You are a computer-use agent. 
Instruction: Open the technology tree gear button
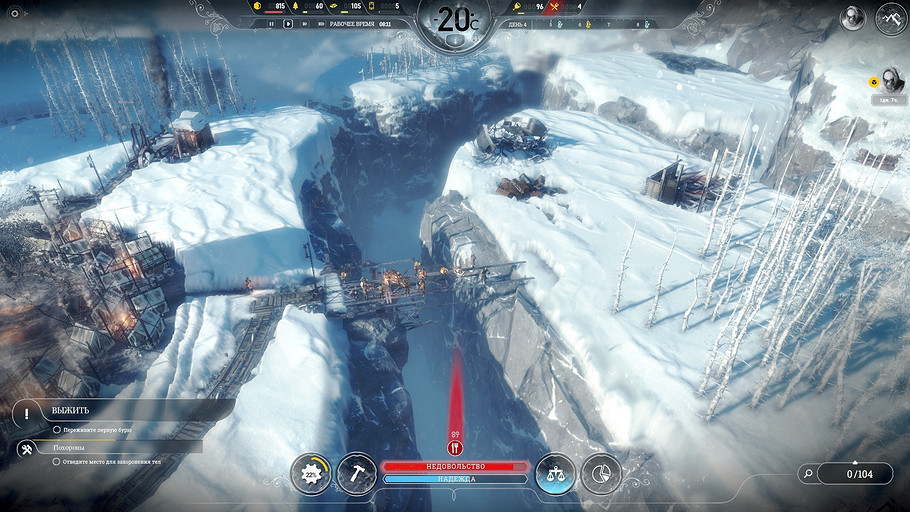tap(311, 473)
